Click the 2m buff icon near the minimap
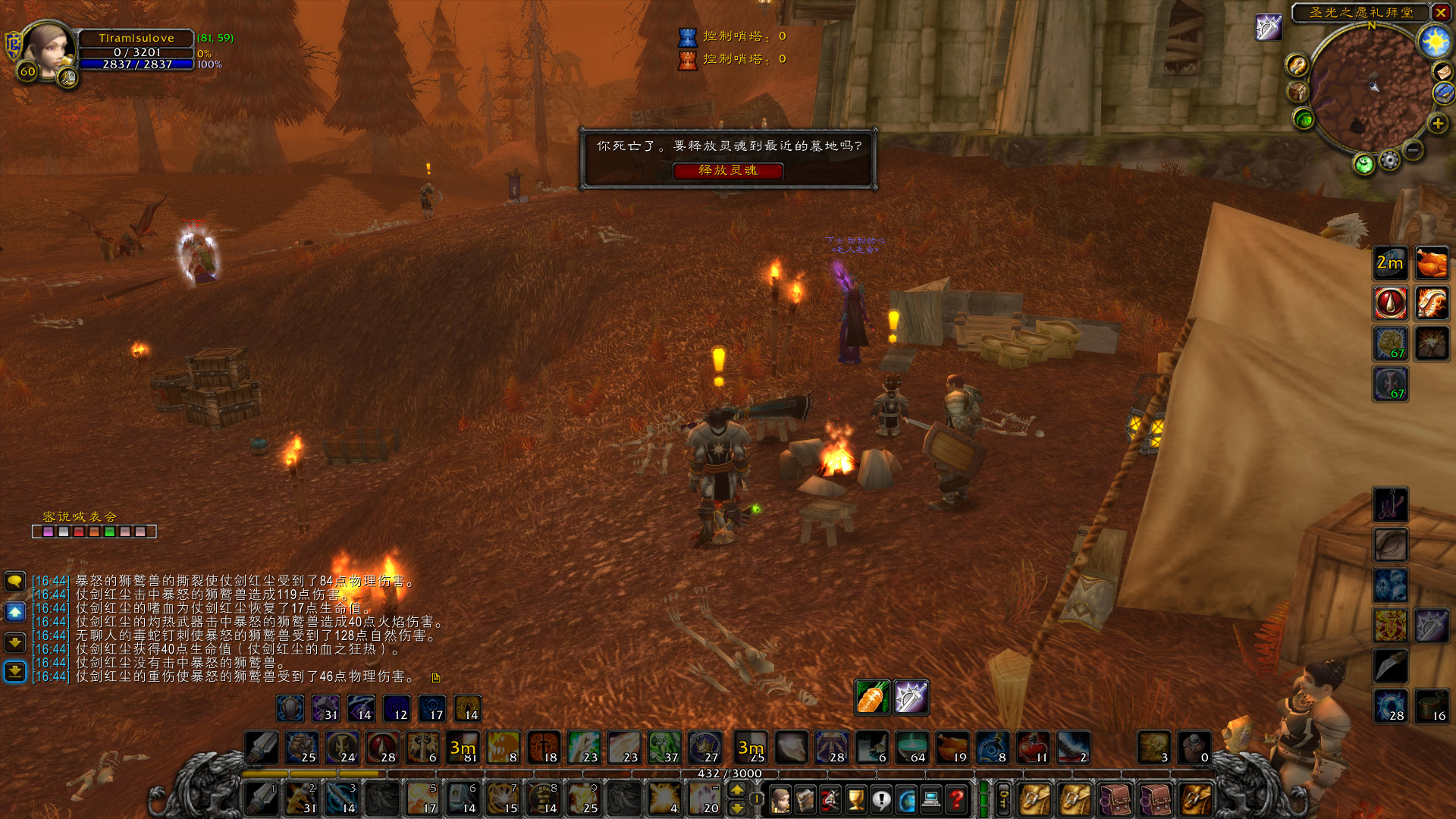The height and width of the screenshot is (819, 1456). coord(1390,263)
